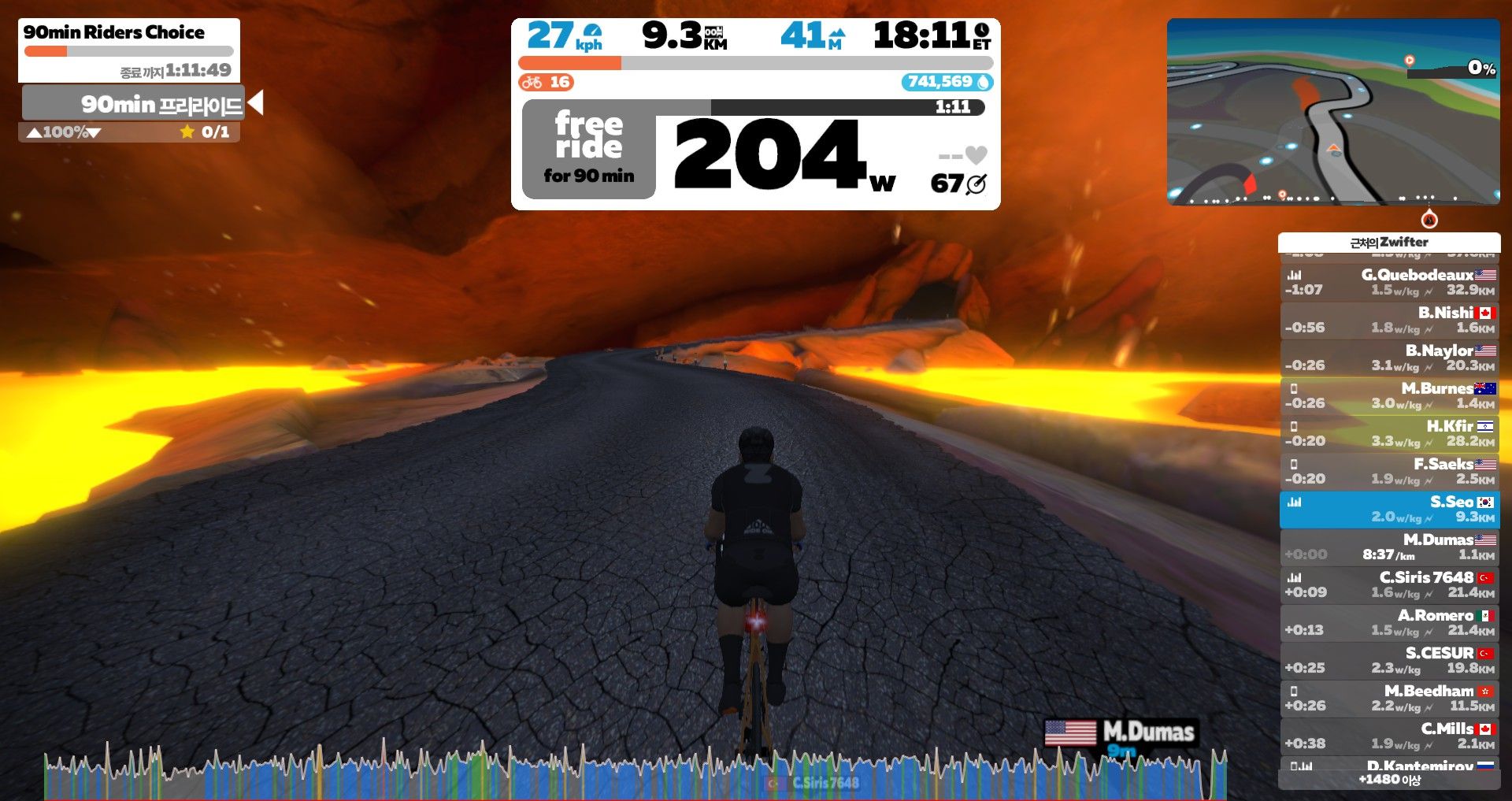The image size is (1512, 801).
Task: Lower workout intensity with the down arrow
Action: pyautogui.click(x=94, y=132)
